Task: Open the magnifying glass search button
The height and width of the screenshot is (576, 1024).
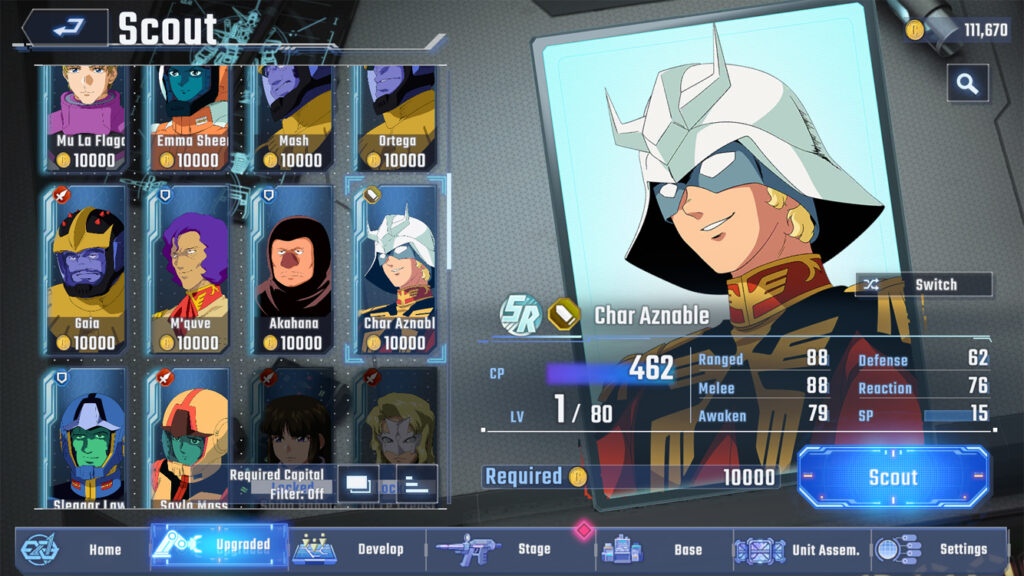Action: (x=967, y=83)
